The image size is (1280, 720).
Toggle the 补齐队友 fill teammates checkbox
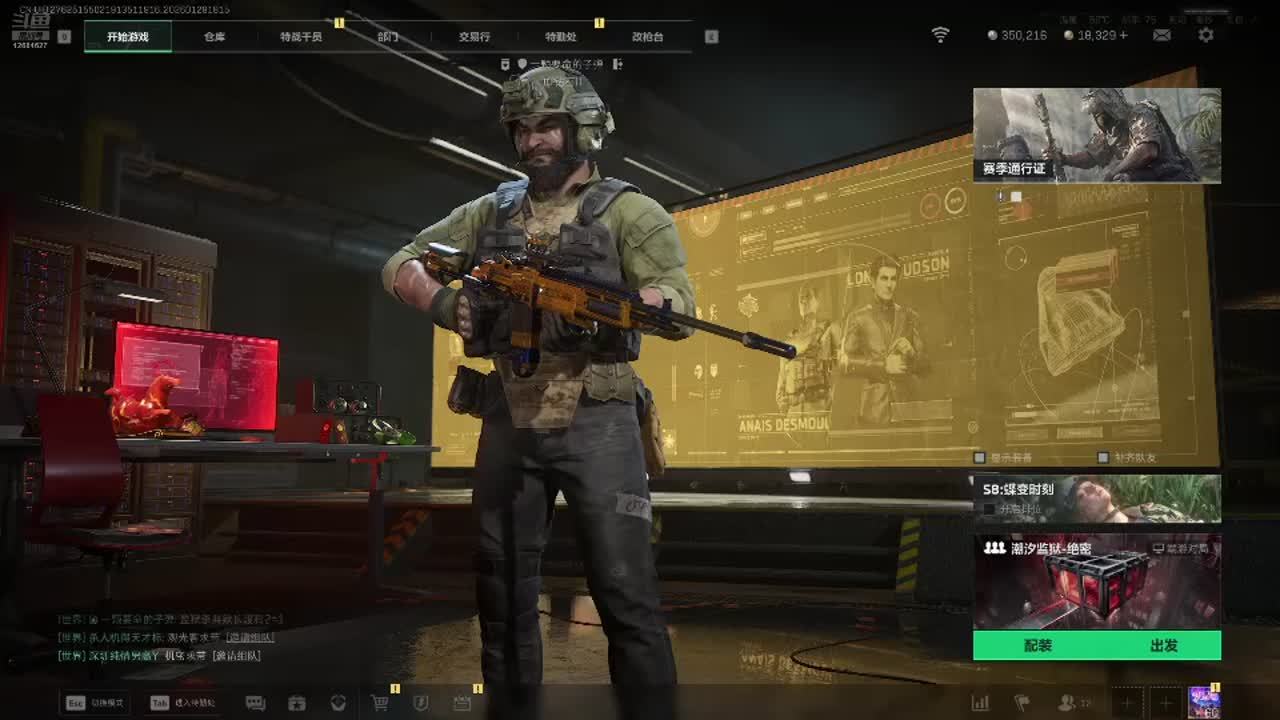(1103, 457)
